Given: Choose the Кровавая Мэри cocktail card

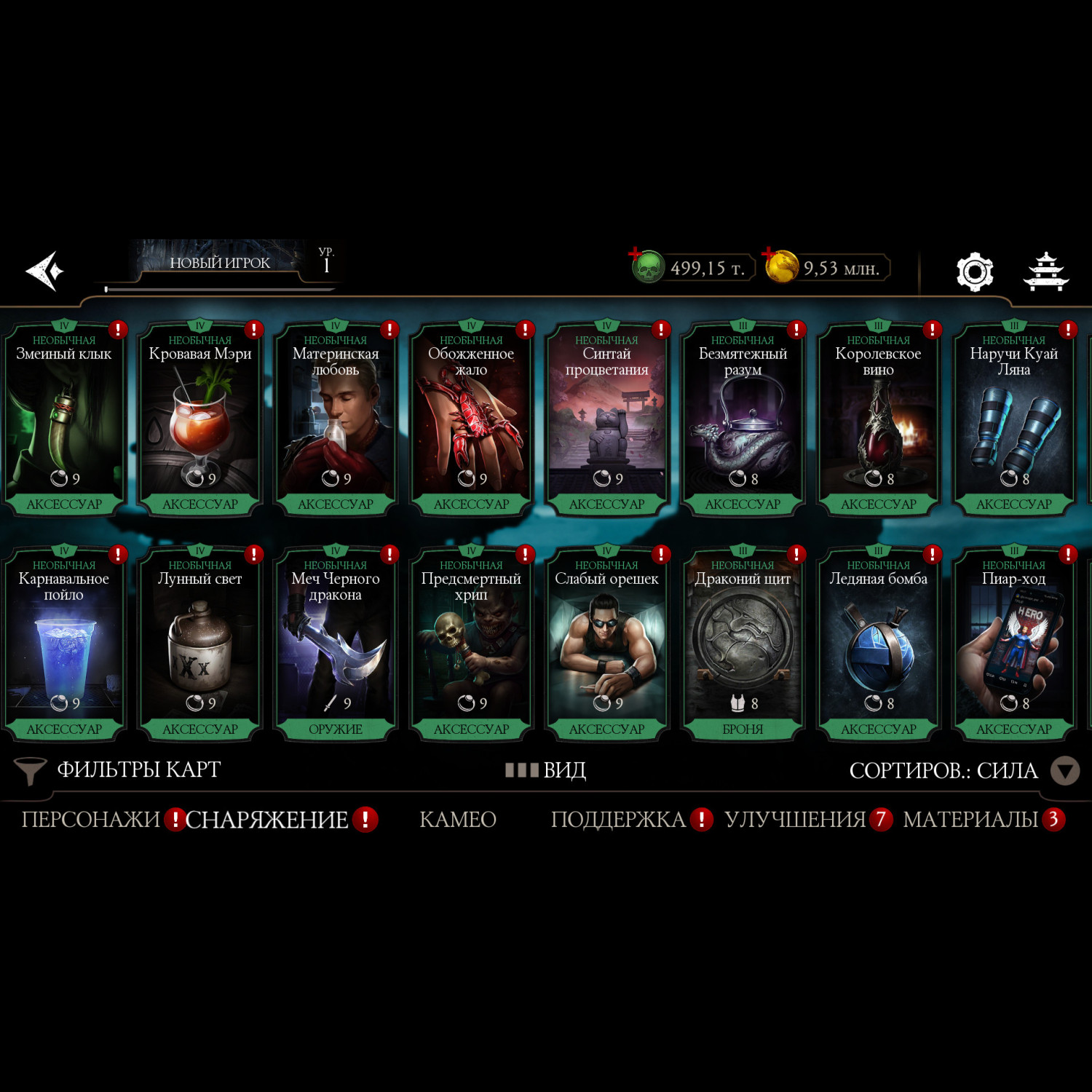Looking at the screenshot, I should [199, 420].
